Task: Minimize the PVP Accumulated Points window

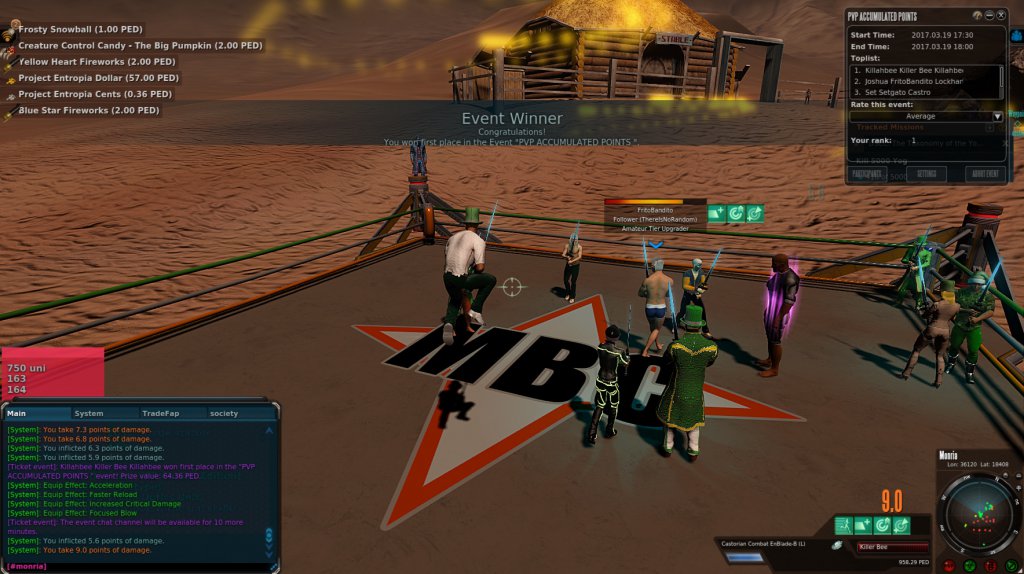Action: pyautogui.click(x=989, y=16)
